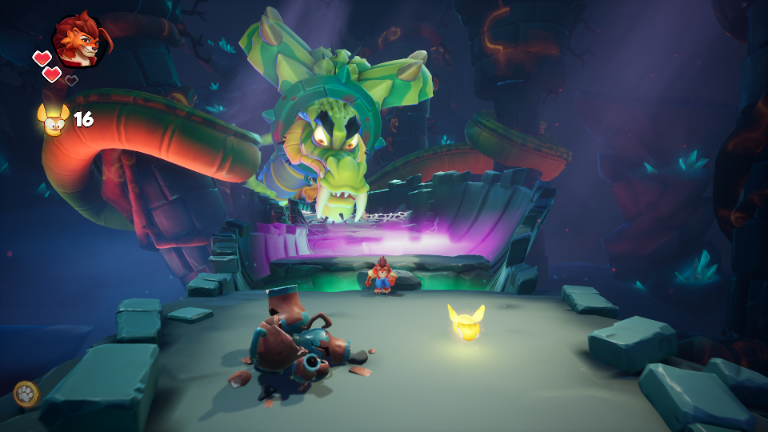Tap the gold paw print badge
The image size is (768, 432).
[26, 394]
